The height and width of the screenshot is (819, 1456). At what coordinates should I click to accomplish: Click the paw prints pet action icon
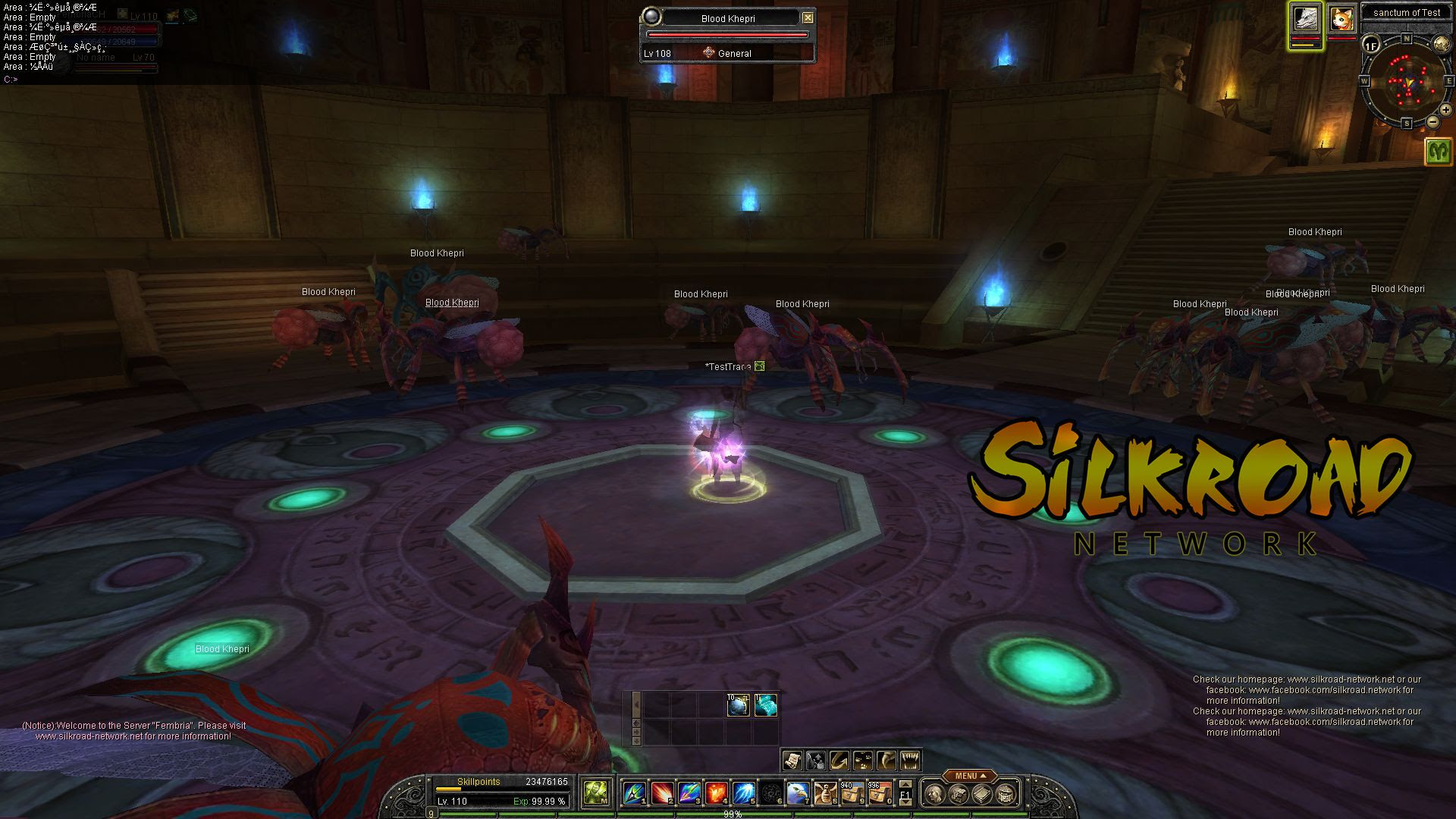[x=863, y=759]
